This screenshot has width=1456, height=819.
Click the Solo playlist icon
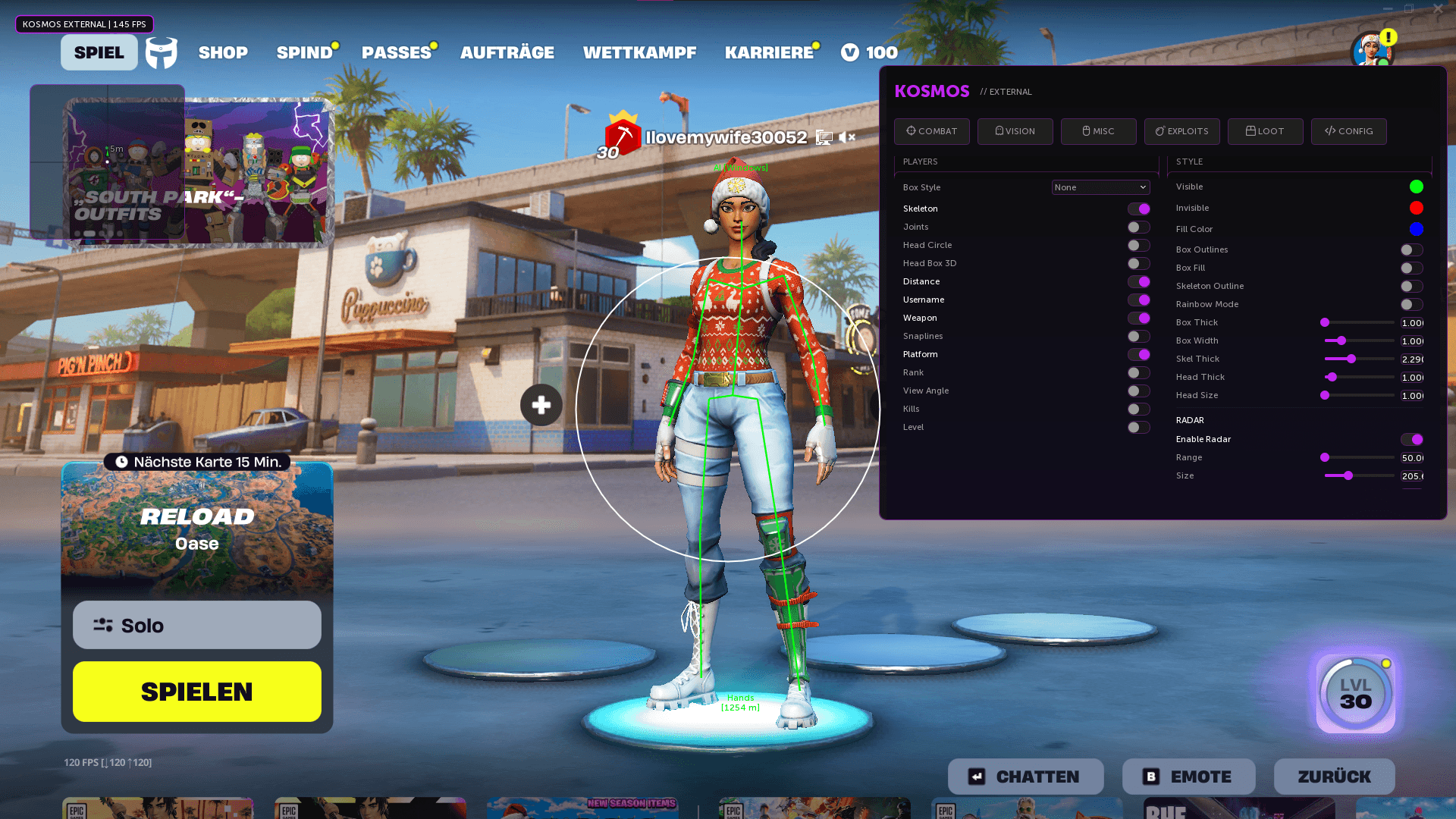tap(102, 625)
